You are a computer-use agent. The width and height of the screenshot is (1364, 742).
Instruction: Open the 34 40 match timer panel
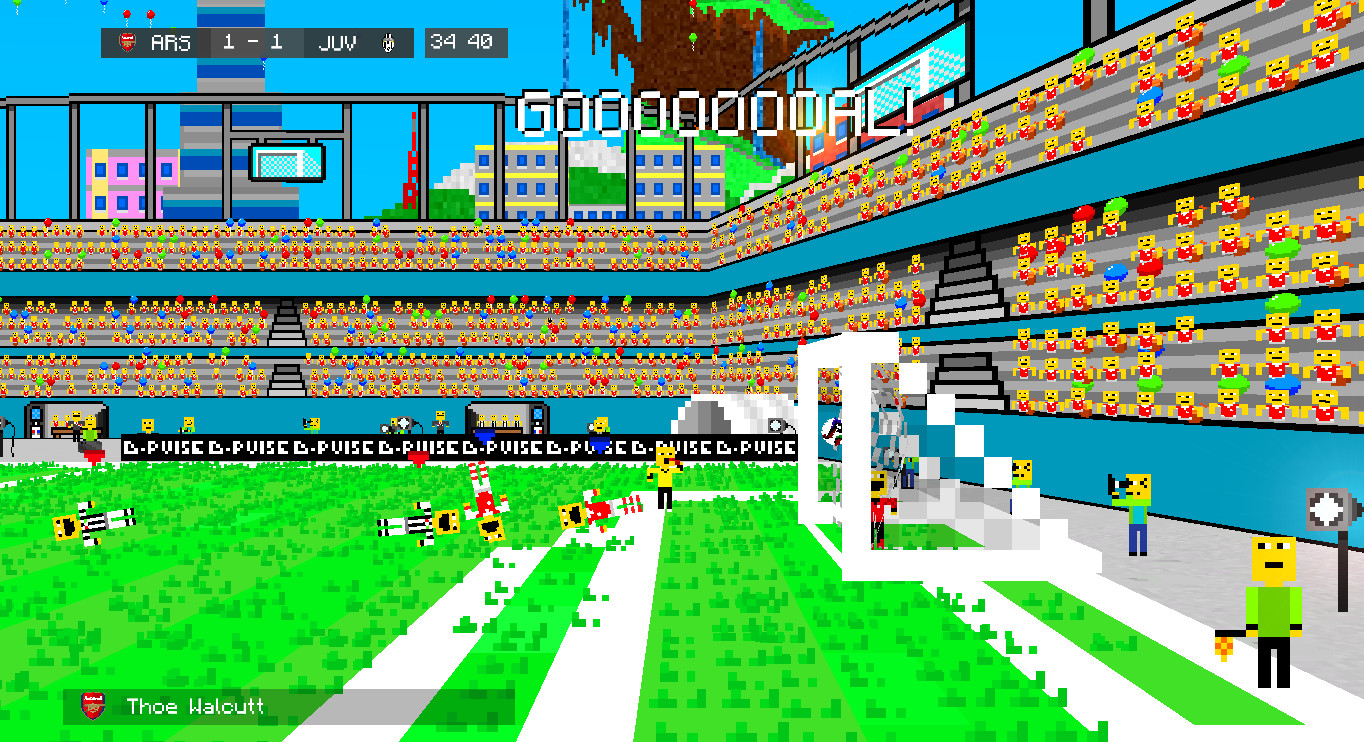click(466, 43)
